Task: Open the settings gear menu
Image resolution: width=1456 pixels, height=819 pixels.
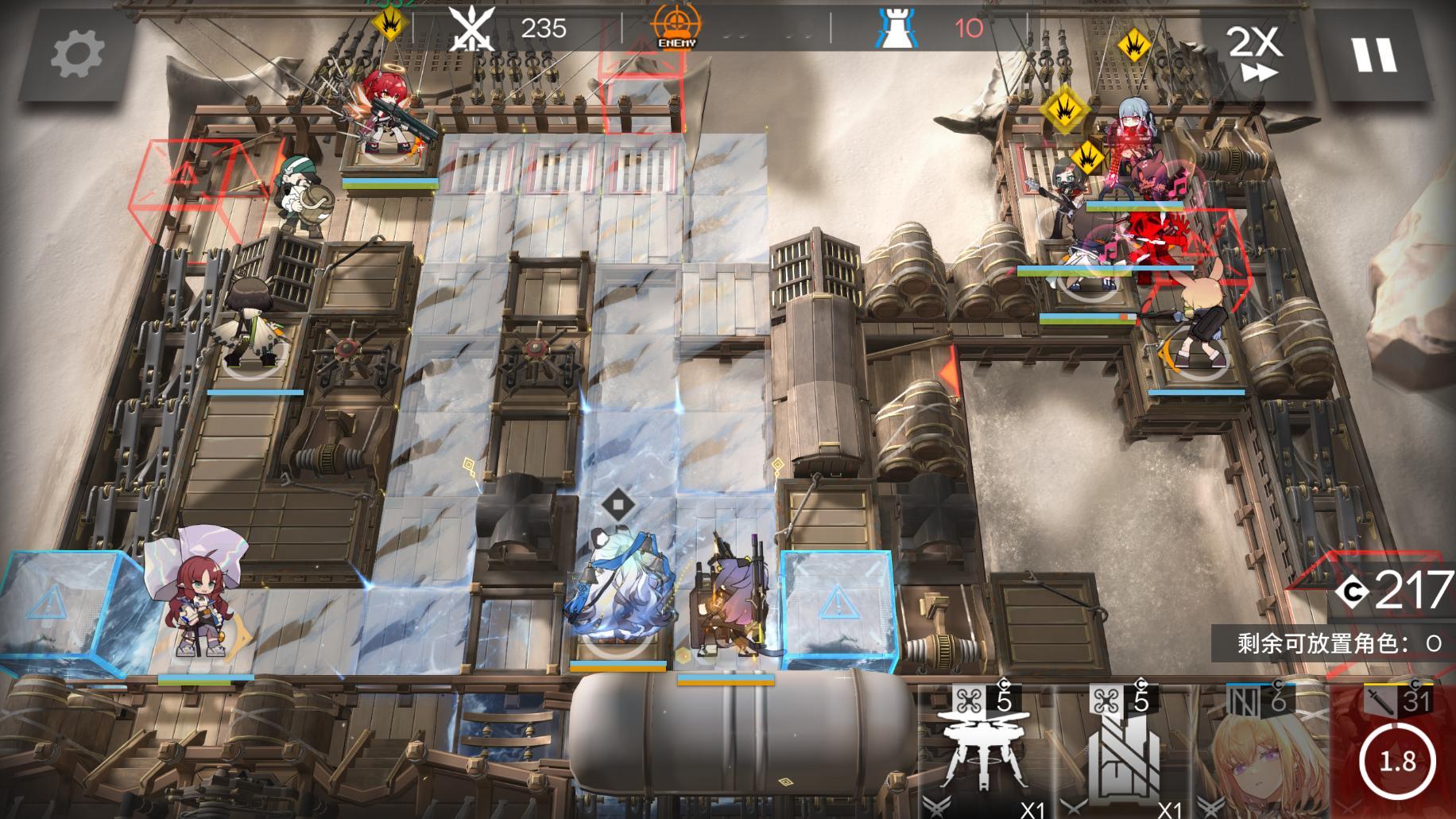Action: pos(77,54)
